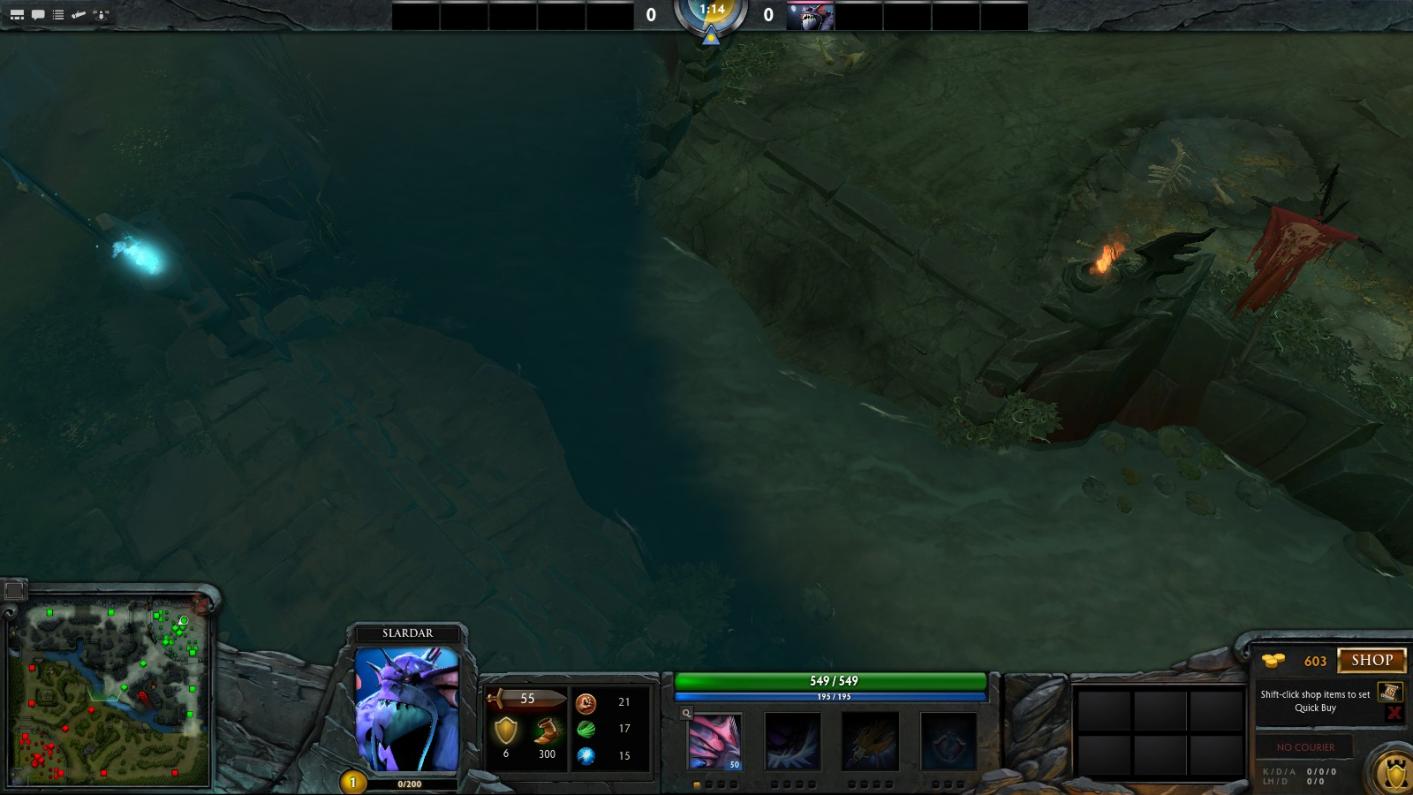Select the enemy hero portrait in top bar
Screen dimensions: 1413x795
(x=810, y=16)
